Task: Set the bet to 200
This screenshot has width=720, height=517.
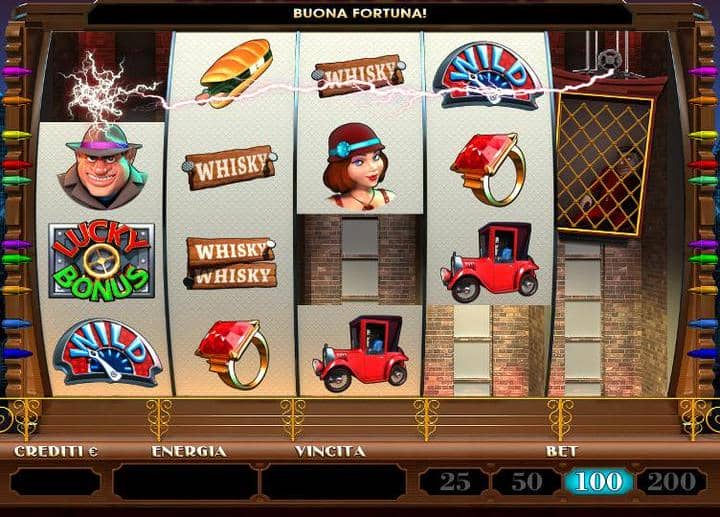Action: [x=670, y=482]
